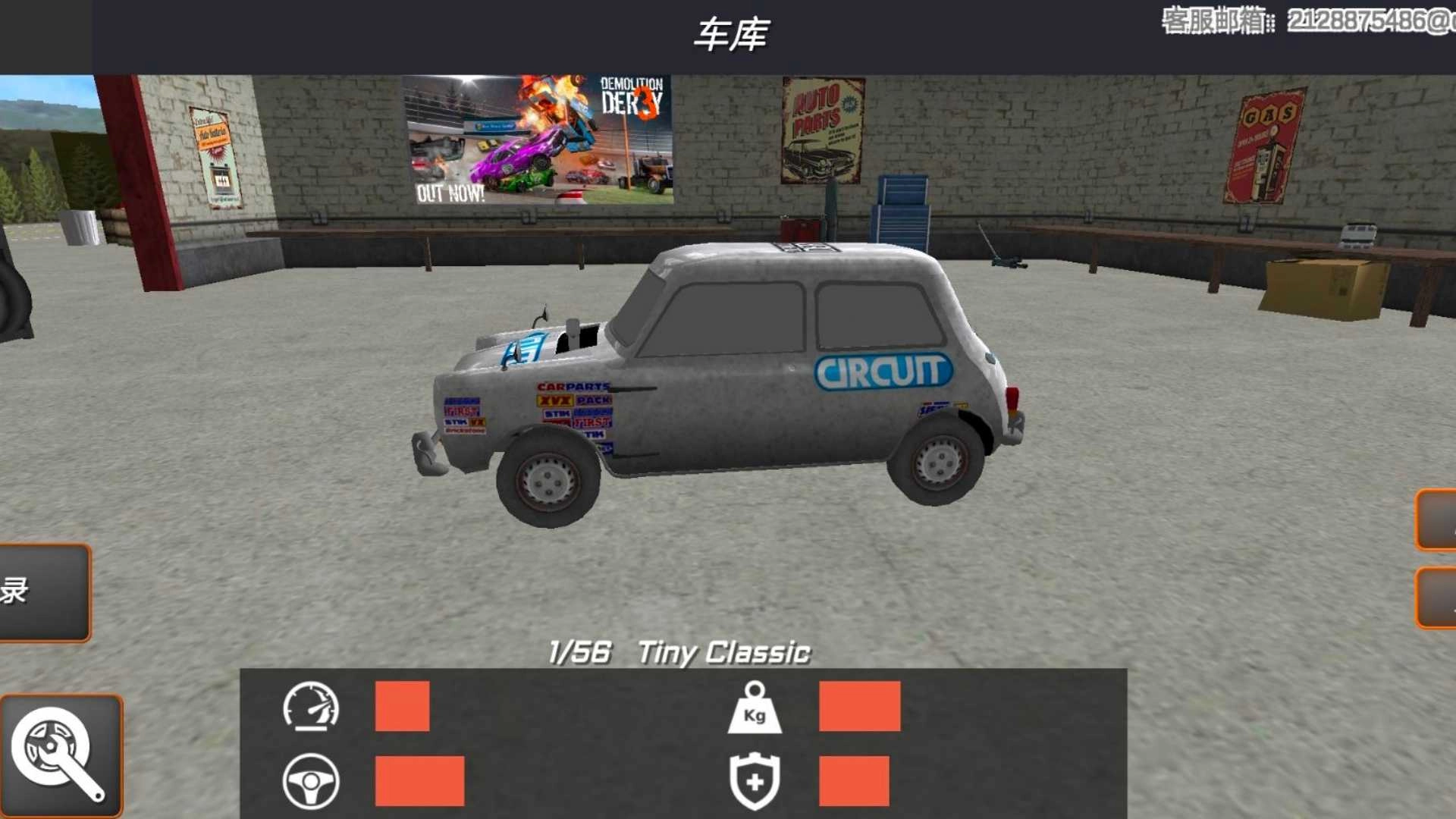The image size is (1456, 819).
Task: Click the shield armor stat icon
Action: point(755,781)
